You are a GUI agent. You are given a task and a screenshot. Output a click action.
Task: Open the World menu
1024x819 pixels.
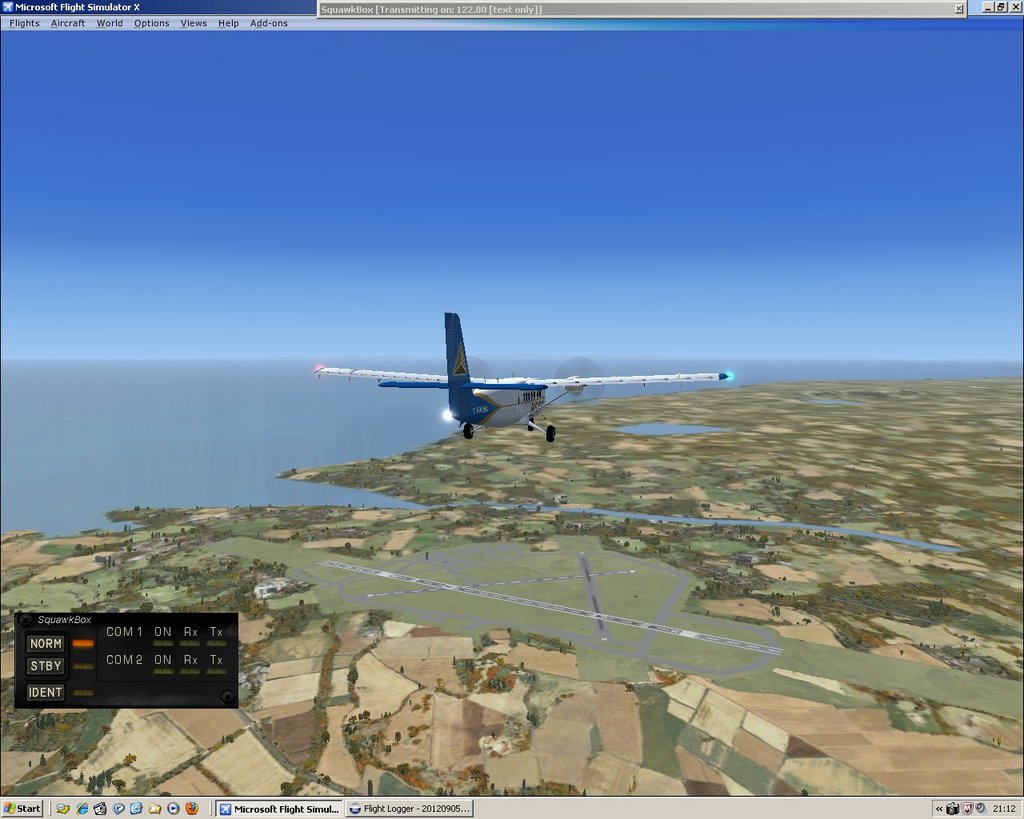click(110, 23)
